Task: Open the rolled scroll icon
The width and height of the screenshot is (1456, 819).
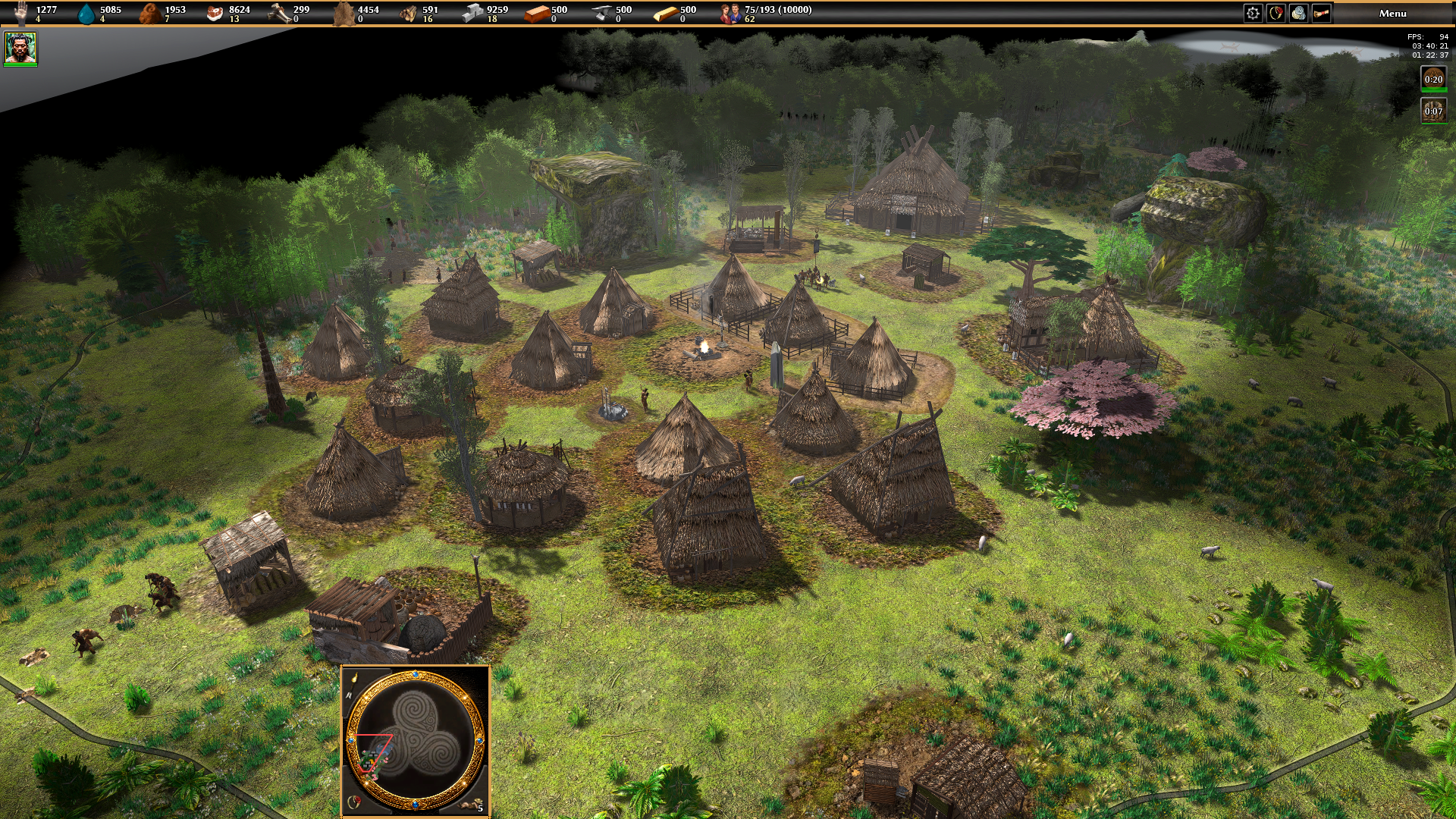Action: (x=1321, y=13)
